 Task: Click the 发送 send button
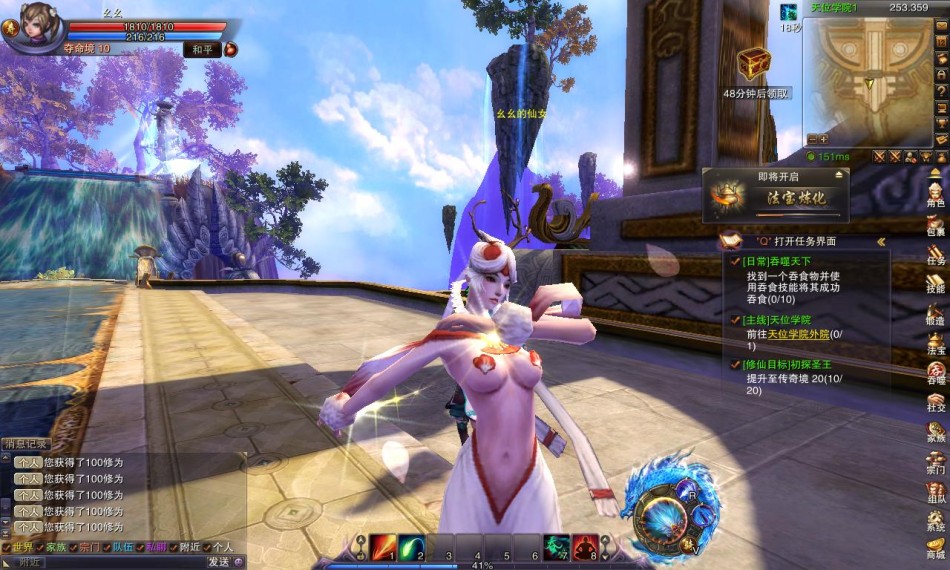coord(219,562)
